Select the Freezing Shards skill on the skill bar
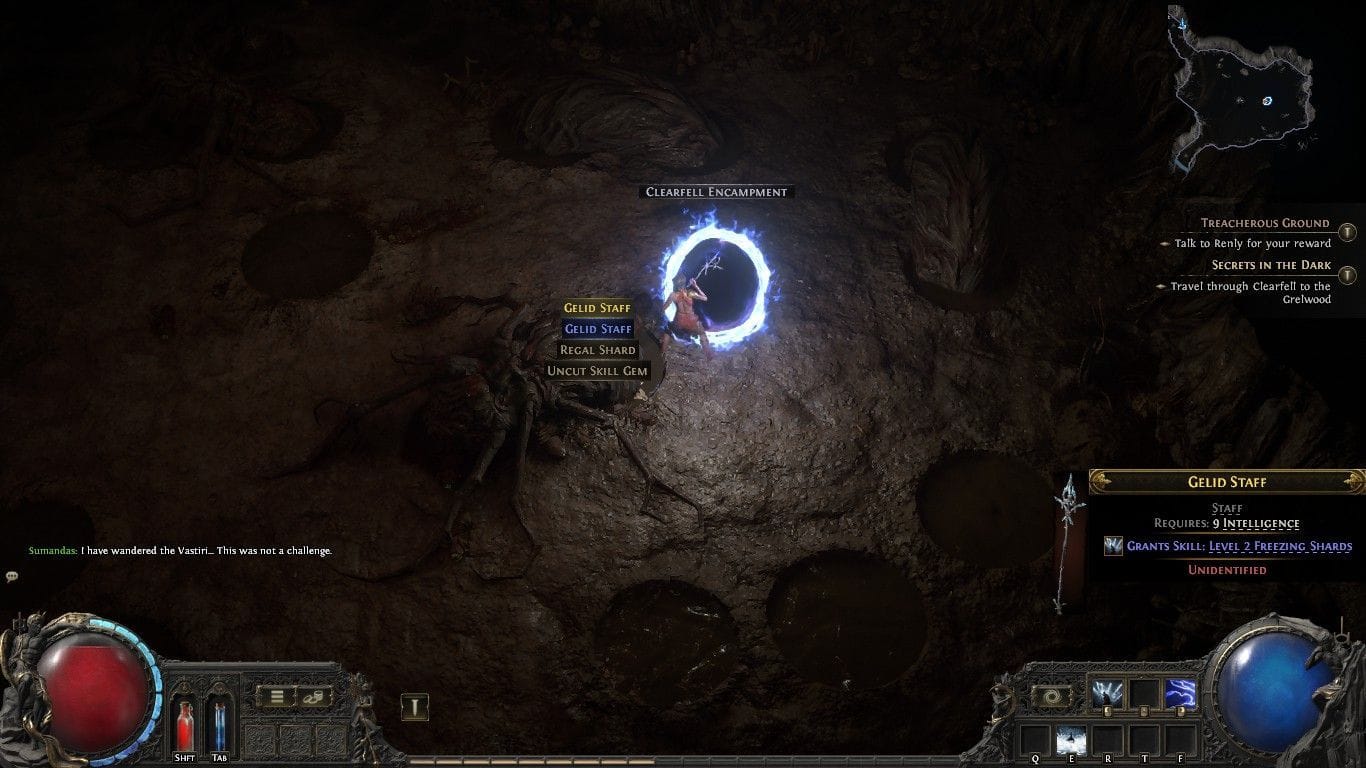The height and width of the screenshot is (768, 1366). pos(1107,692)
